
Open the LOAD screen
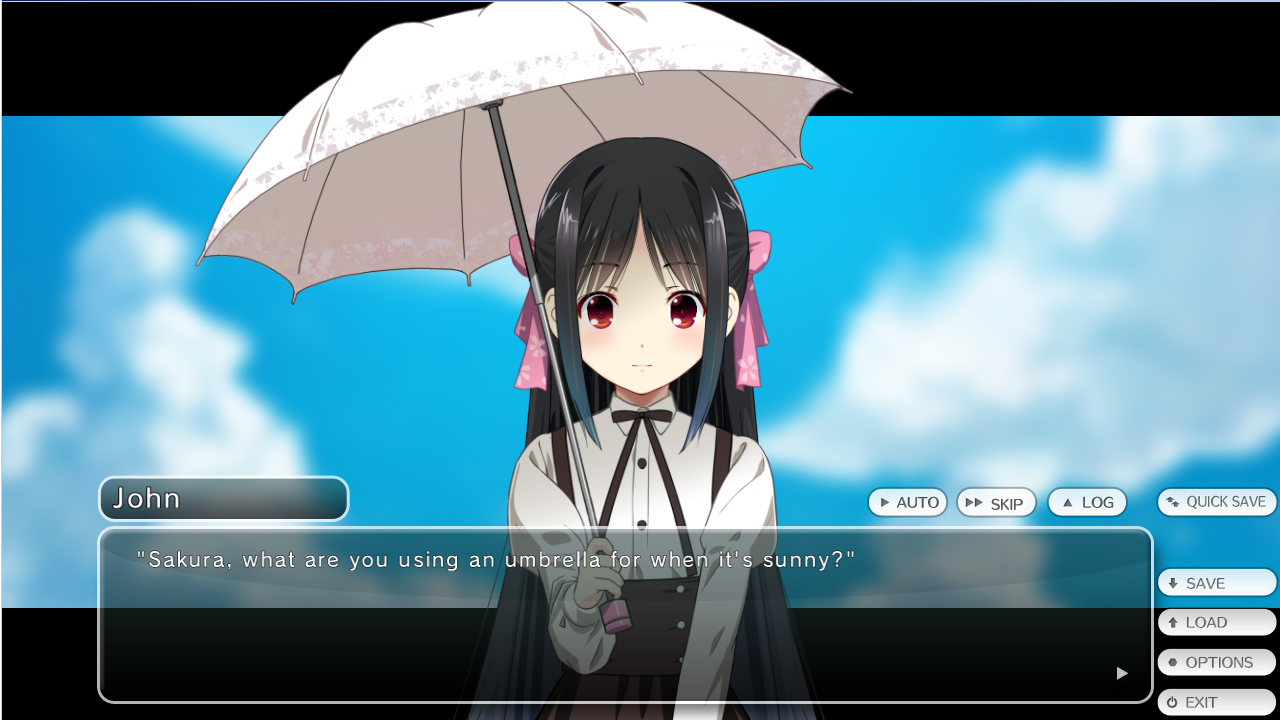(x=1217, y=622)
